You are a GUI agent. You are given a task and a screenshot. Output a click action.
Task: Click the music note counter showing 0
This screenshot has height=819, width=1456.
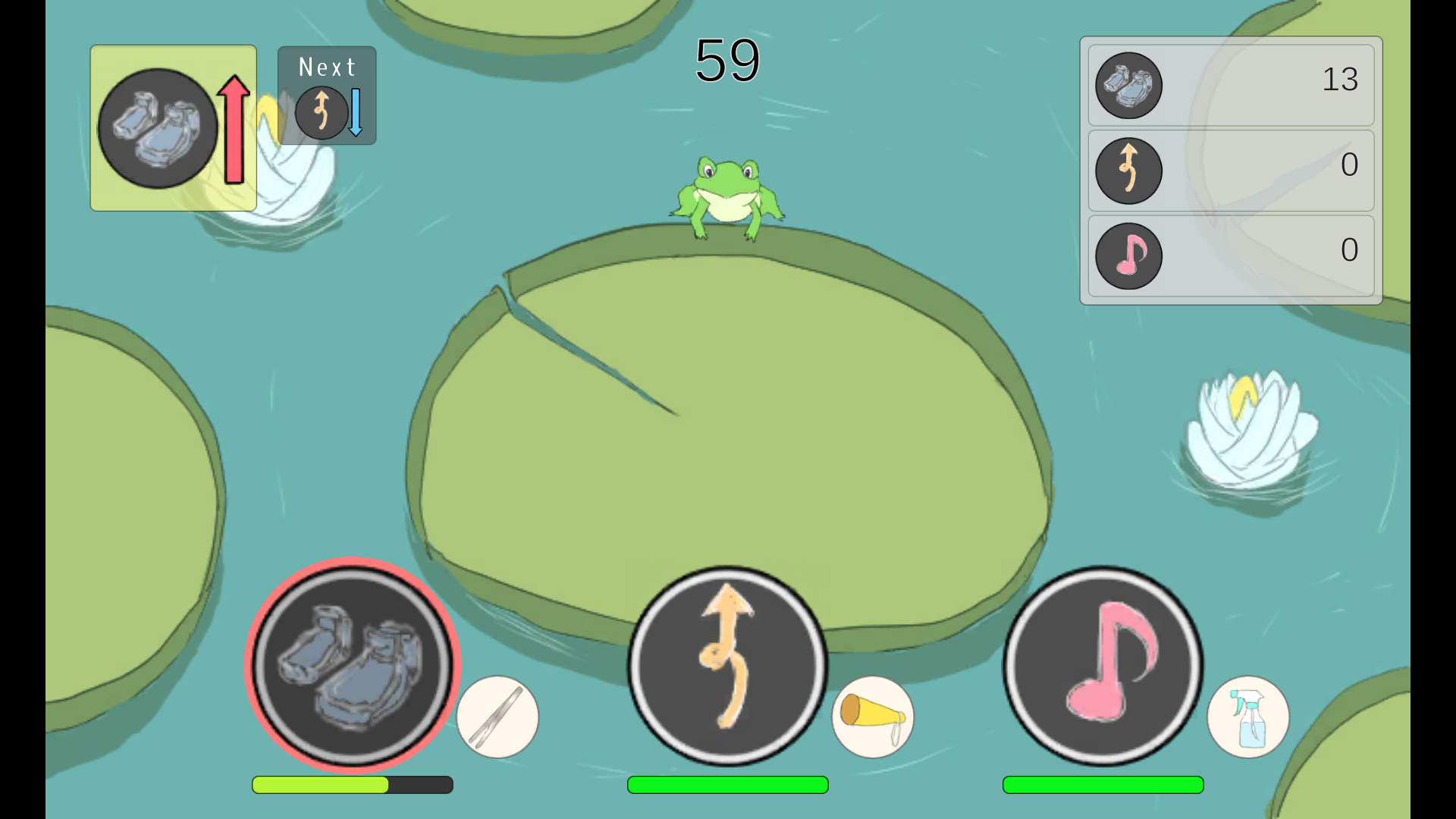[x=1230, y=256]
